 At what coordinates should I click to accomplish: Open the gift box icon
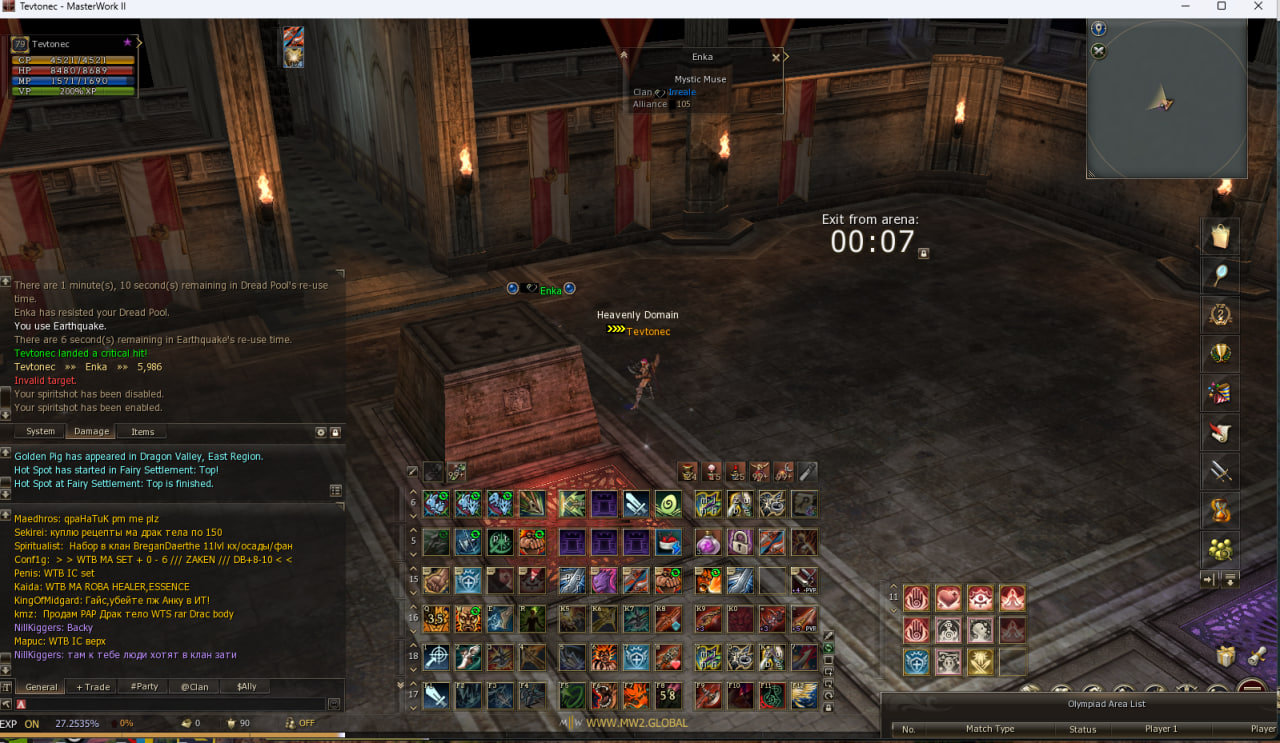[1225, 656]
